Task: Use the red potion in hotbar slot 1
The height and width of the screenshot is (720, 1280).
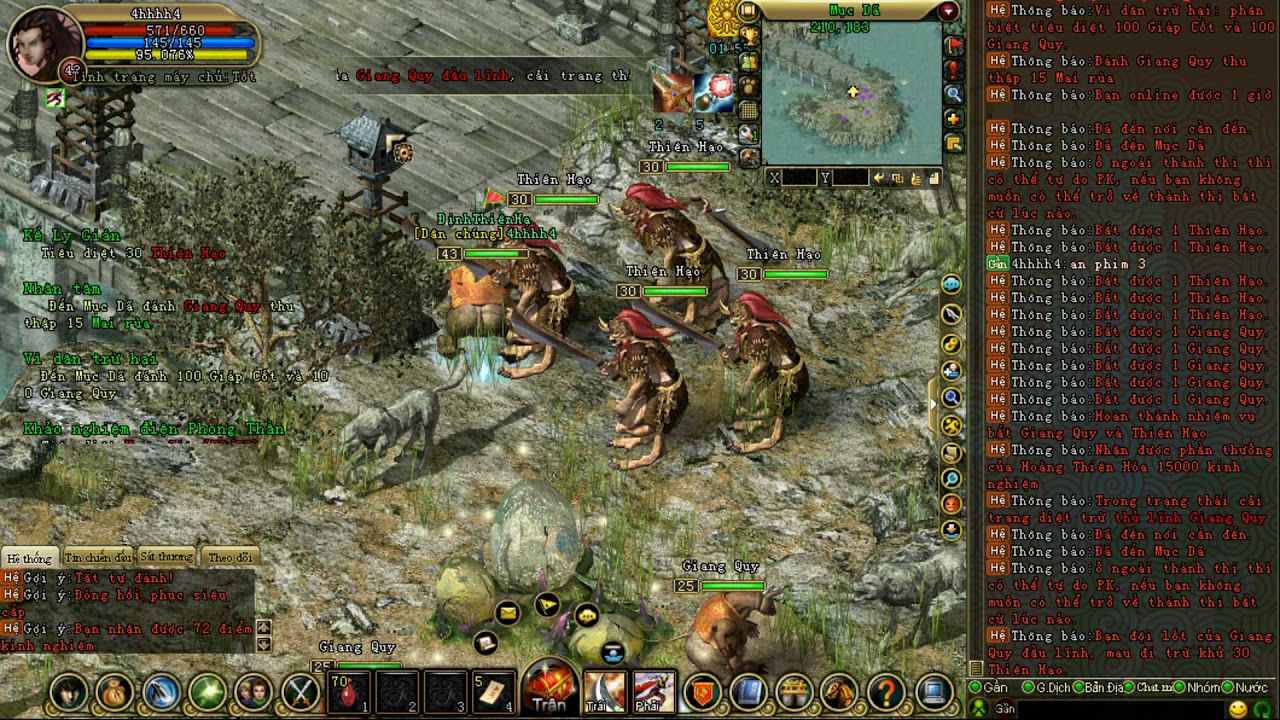Action: 349,692
